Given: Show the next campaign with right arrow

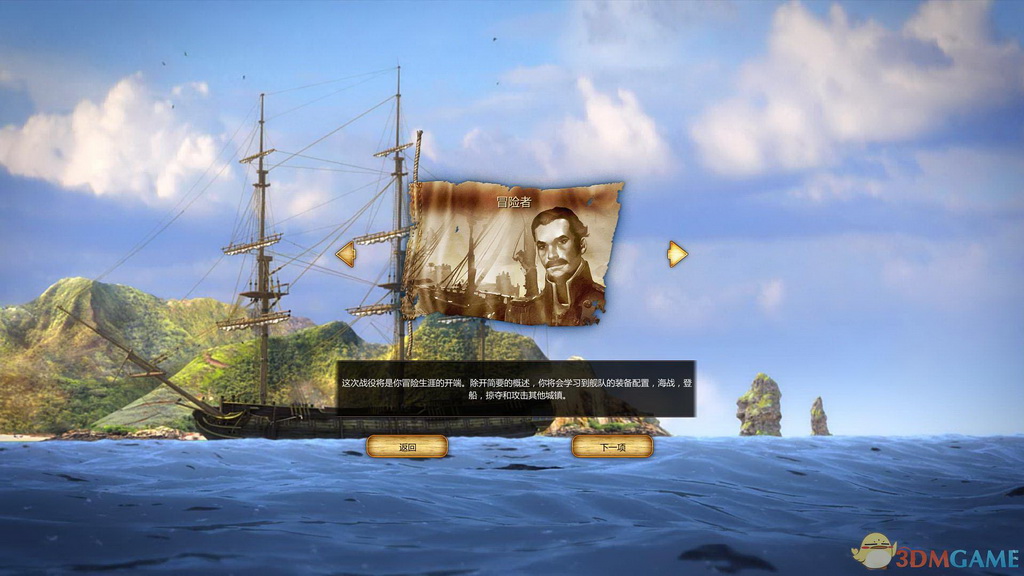Looking at the screenshot, I should [677, 254].
